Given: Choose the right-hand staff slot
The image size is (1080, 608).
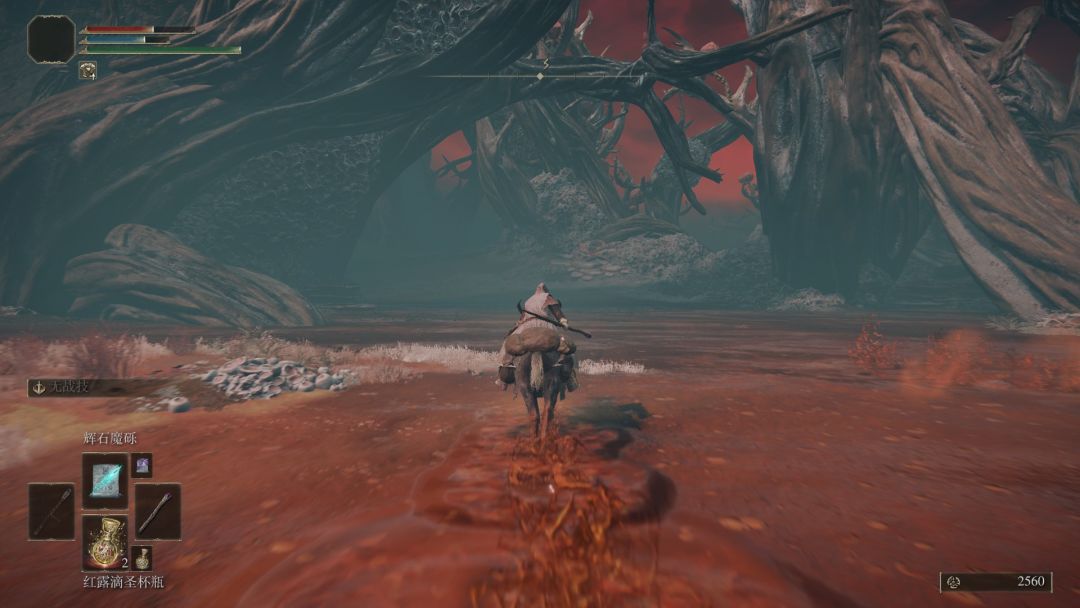Looking at the screenshot, I should (x=158, y=511).
